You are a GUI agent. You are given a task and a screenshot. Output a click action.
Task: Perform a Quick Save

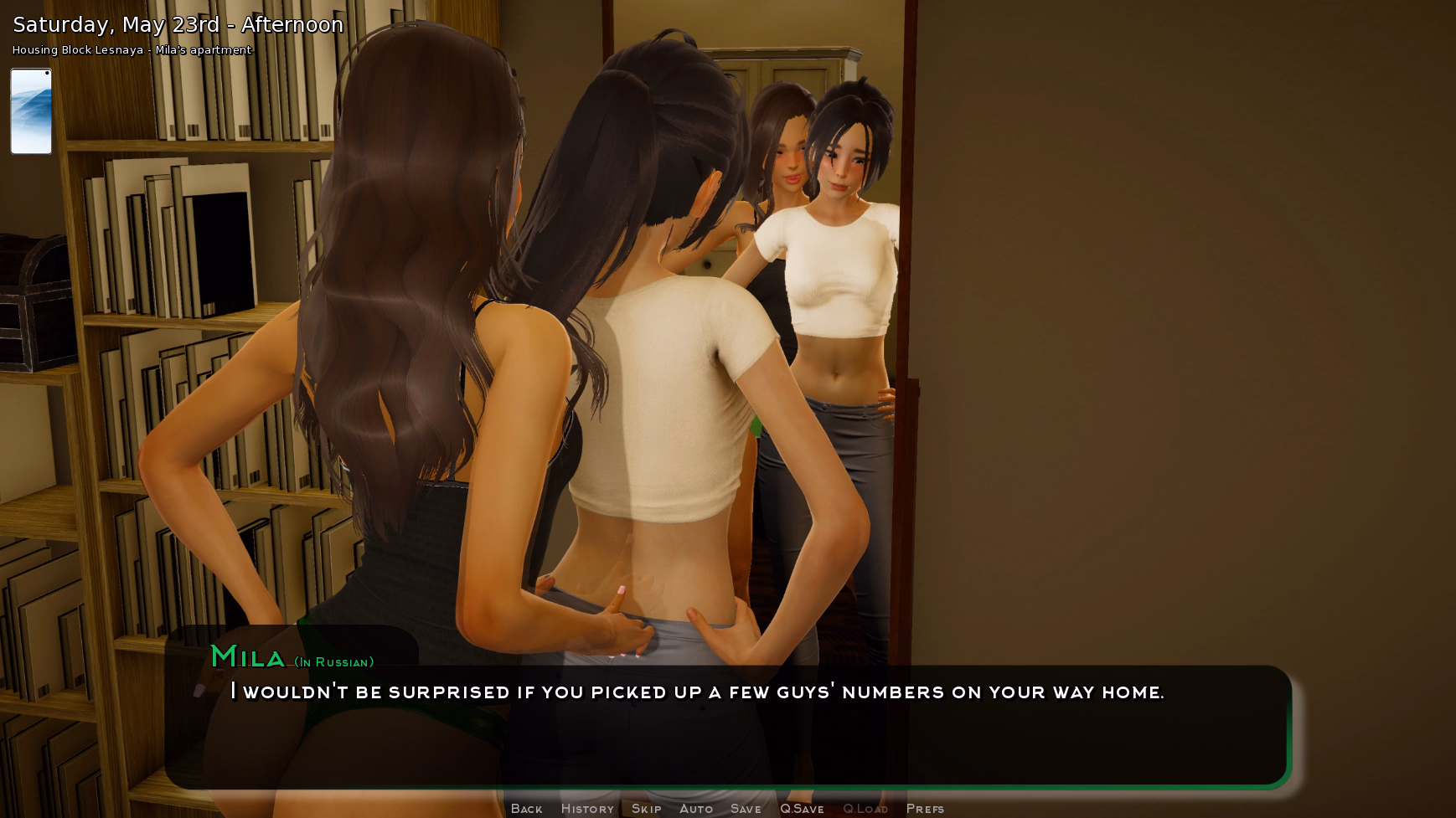pos(802,808)
